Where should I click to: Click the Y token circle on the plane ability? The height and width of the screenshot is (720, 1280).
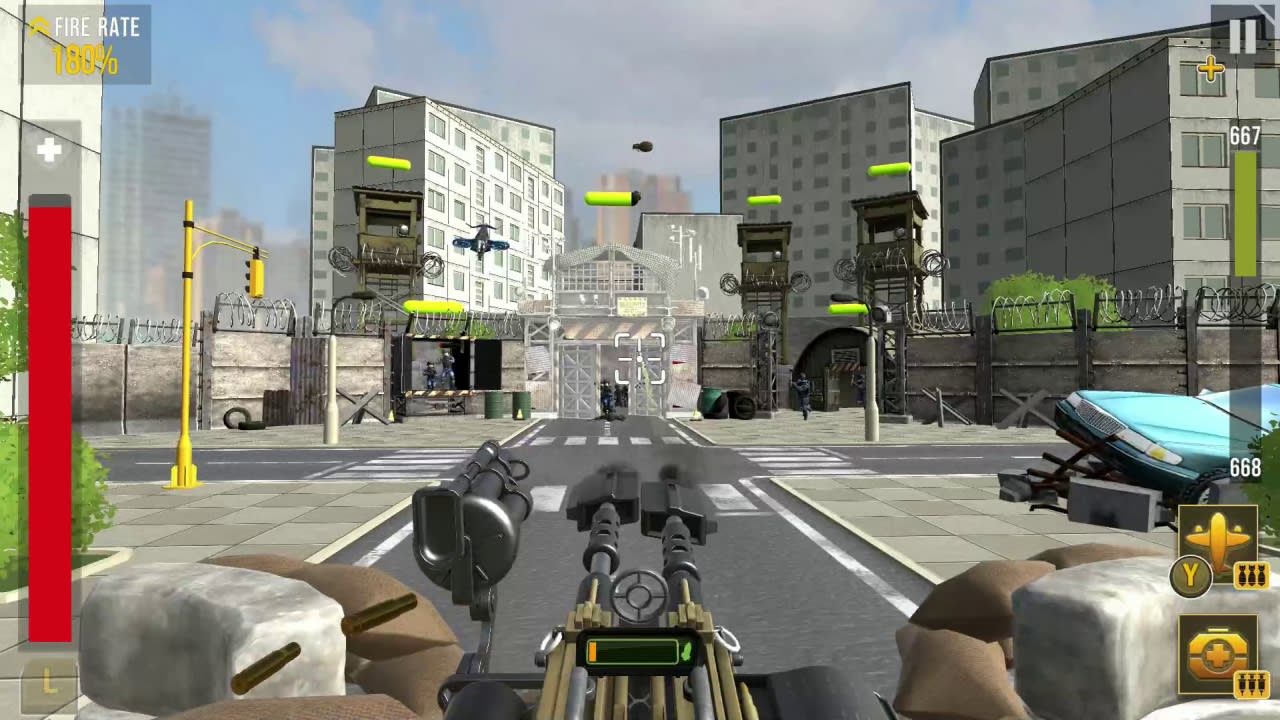coord(1190,575)
